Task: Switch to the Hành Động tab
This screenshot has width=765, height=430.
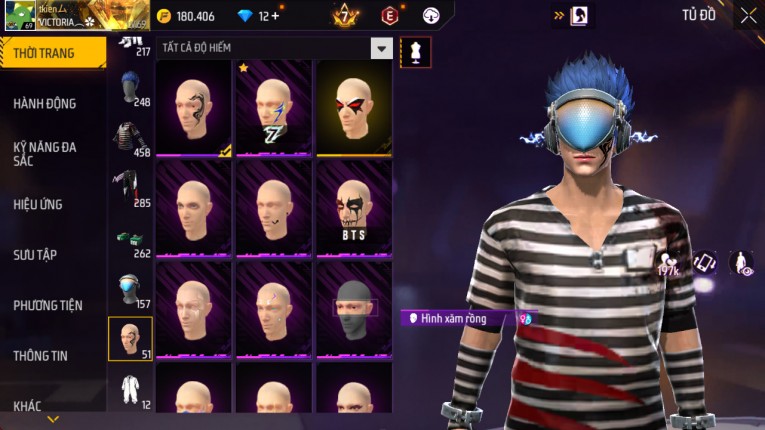Action: pos(45,103)
